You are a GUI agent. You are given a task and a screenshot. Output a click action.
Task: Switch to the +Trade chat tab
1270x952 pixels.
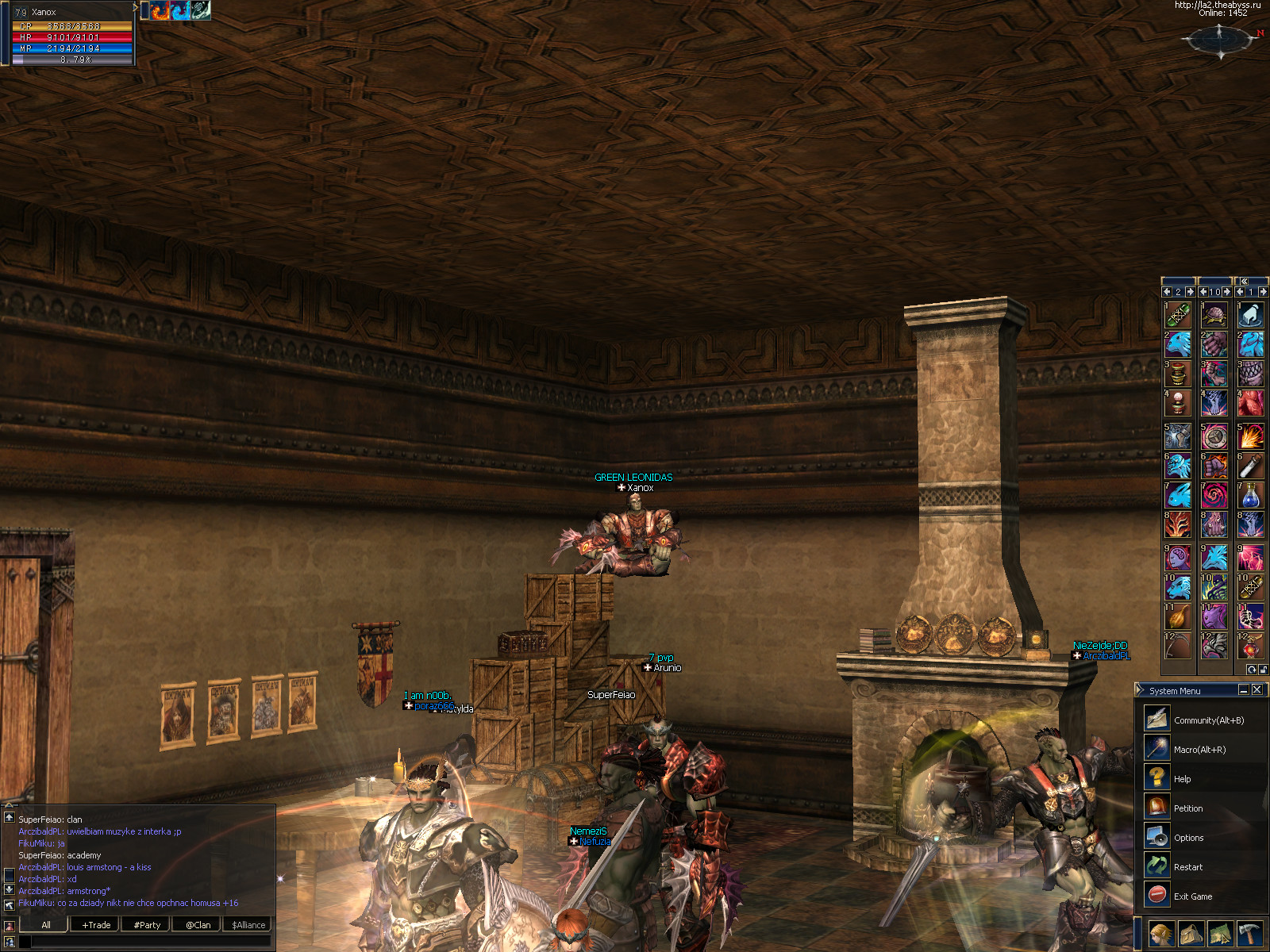click(96, 924)
